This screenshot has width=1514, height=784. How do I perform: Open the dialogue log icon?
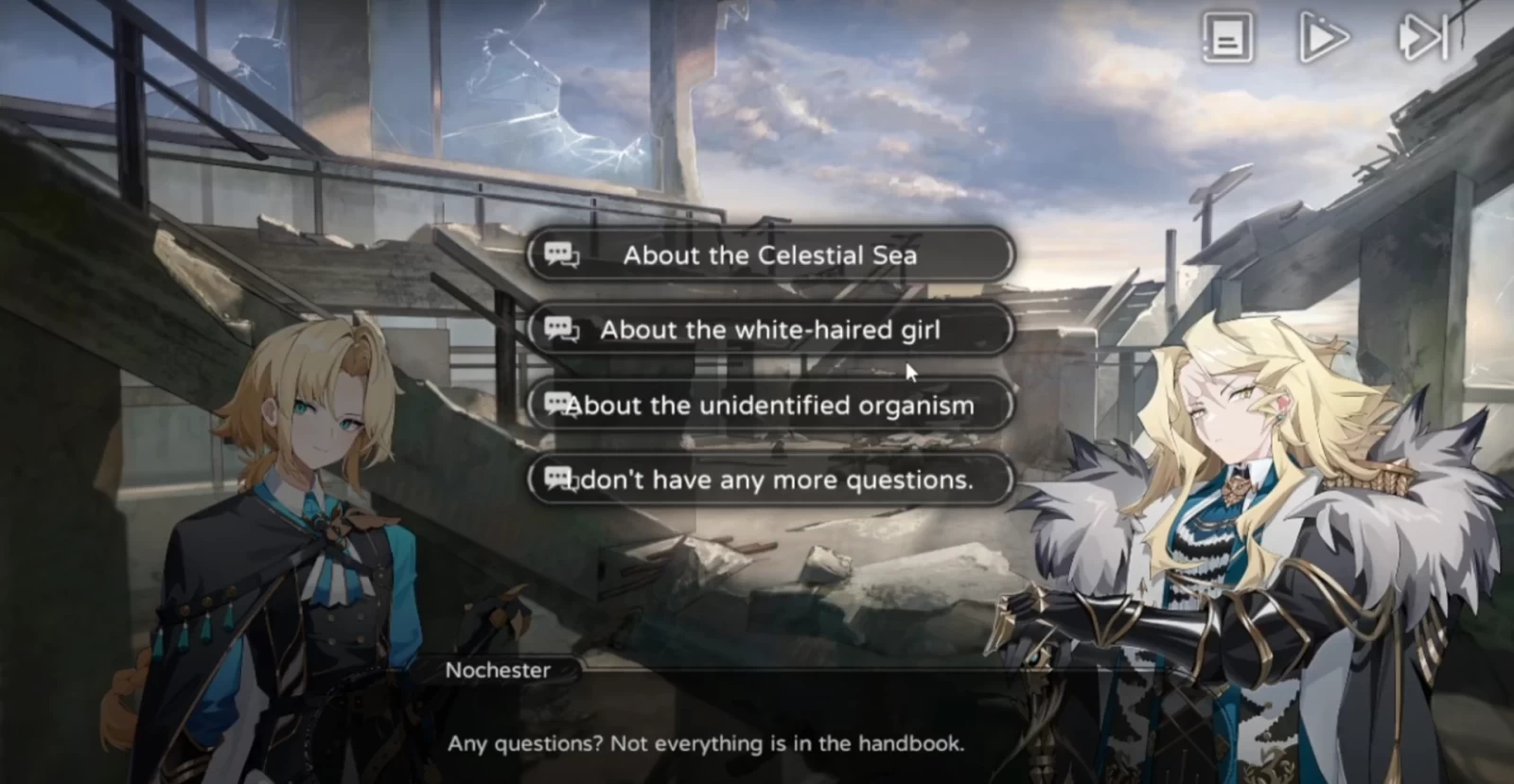1227,39
